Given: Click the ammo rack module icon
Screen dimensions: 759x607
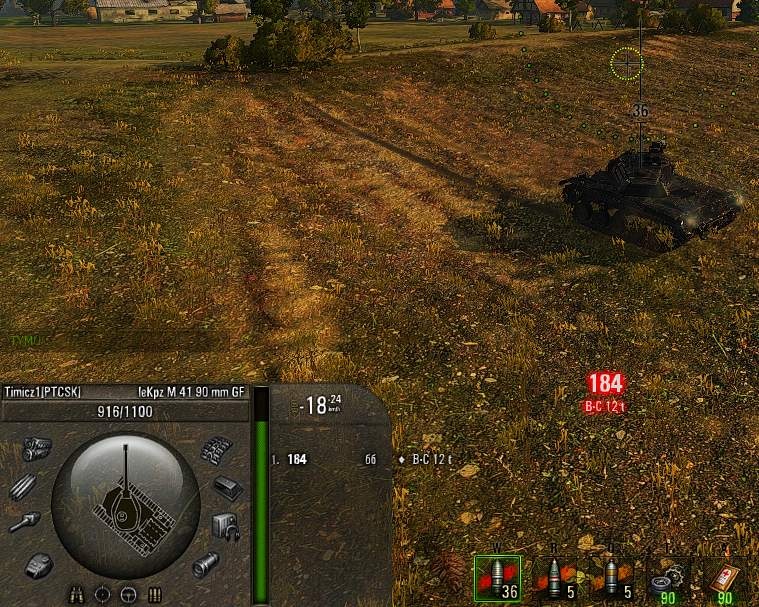Looking at the screenshot, I should [x=24, y=487].
